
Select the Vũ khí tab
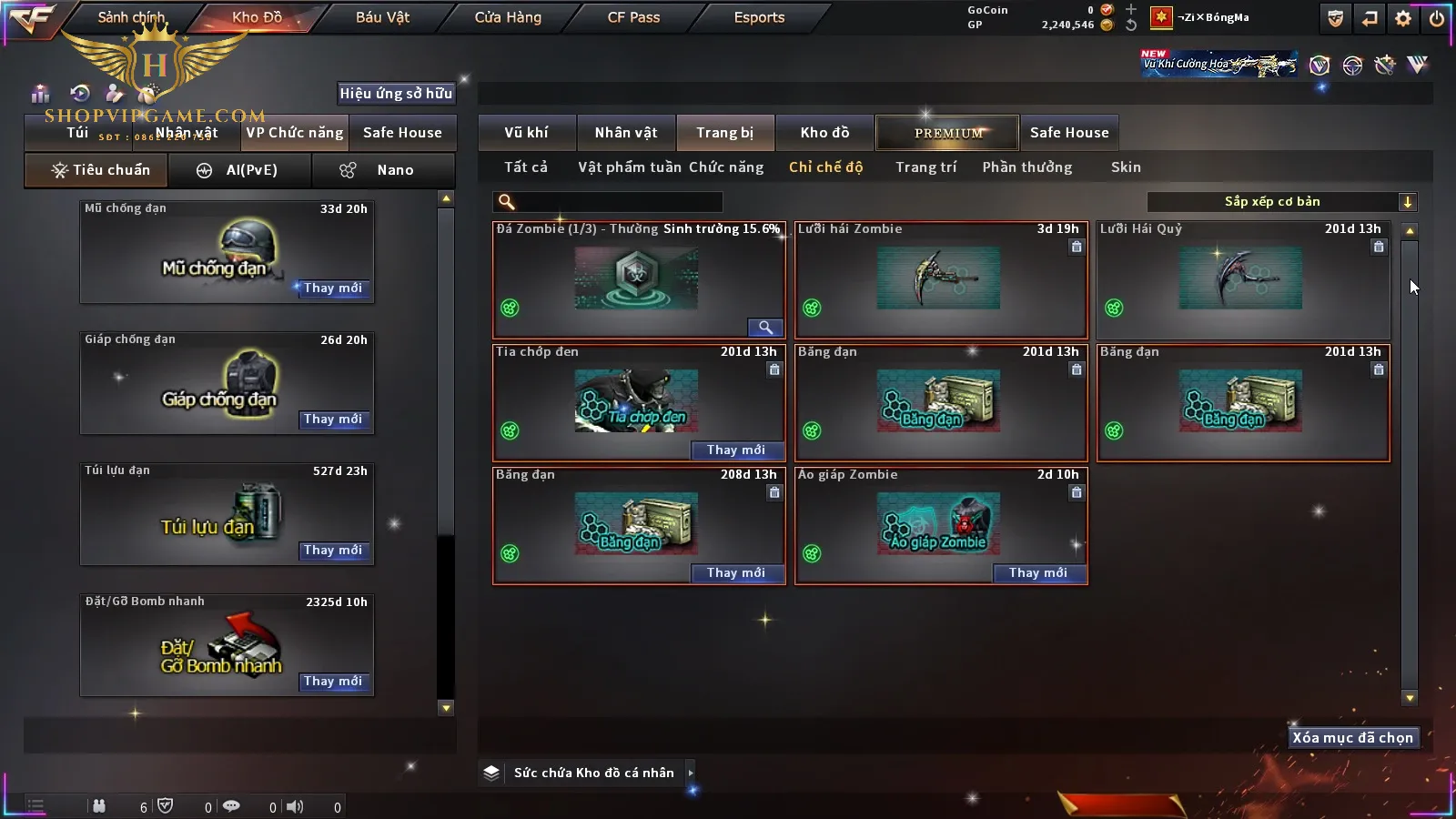tap(526, 133)
